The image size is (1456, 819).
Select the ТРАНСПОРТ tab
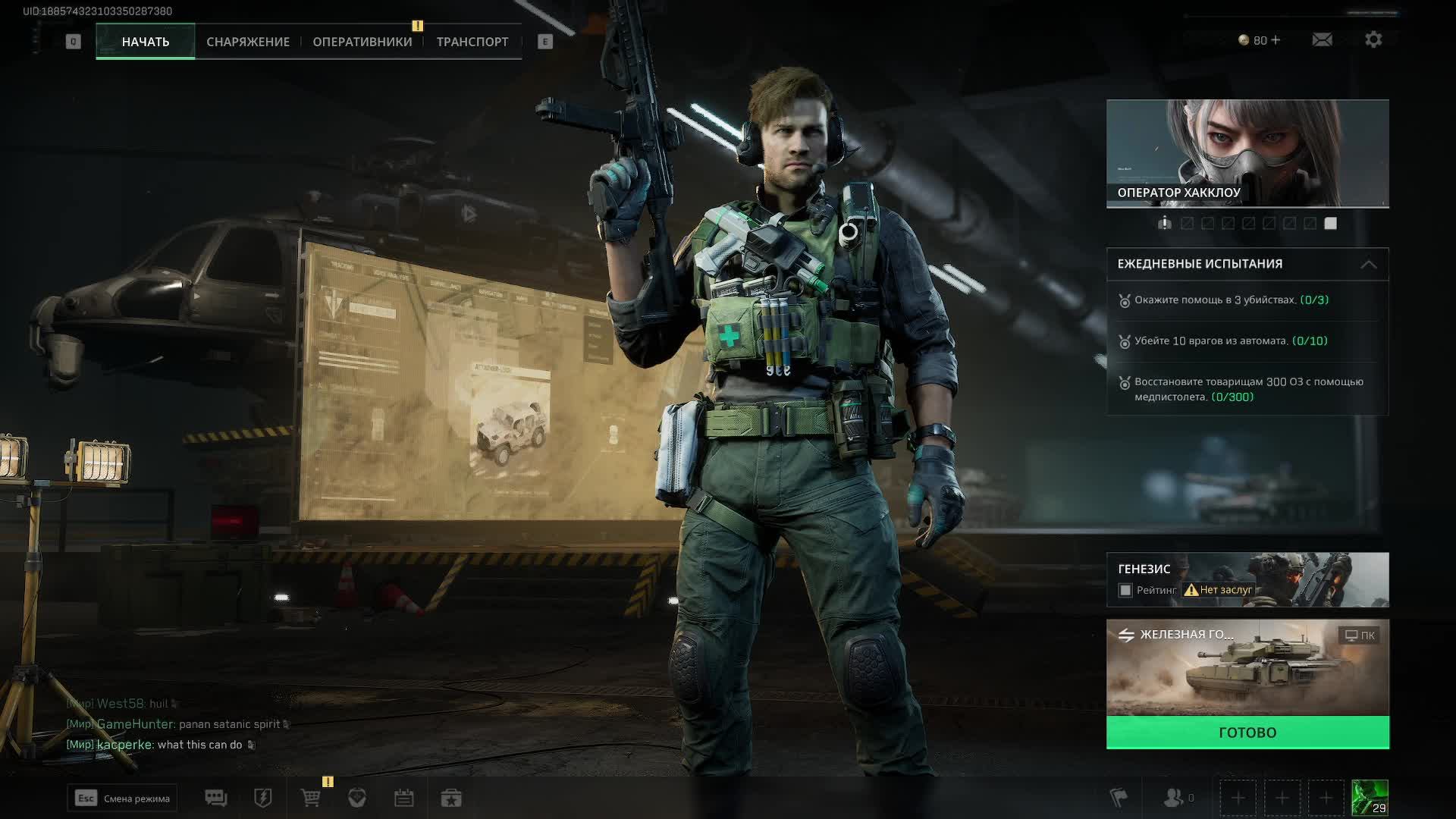(472, 42)
